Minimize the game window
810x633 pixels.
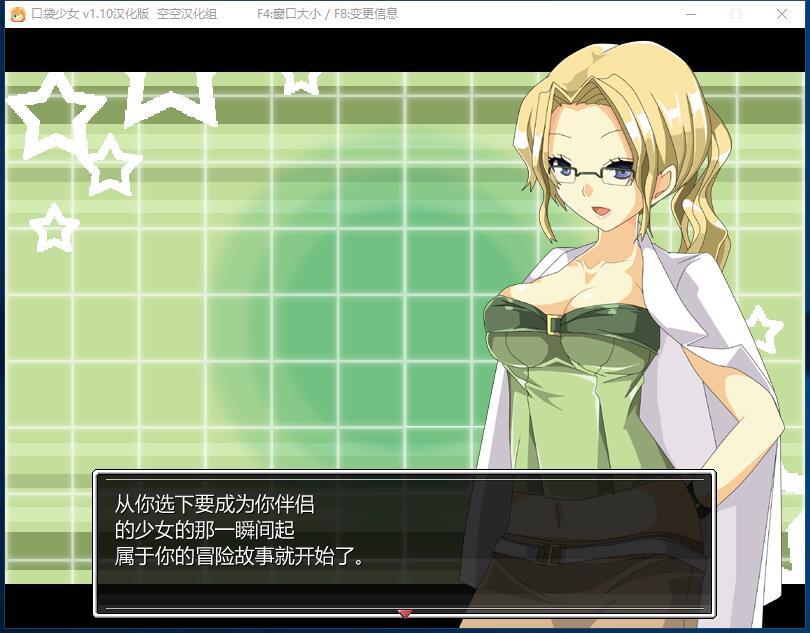[x=690, y=14]
